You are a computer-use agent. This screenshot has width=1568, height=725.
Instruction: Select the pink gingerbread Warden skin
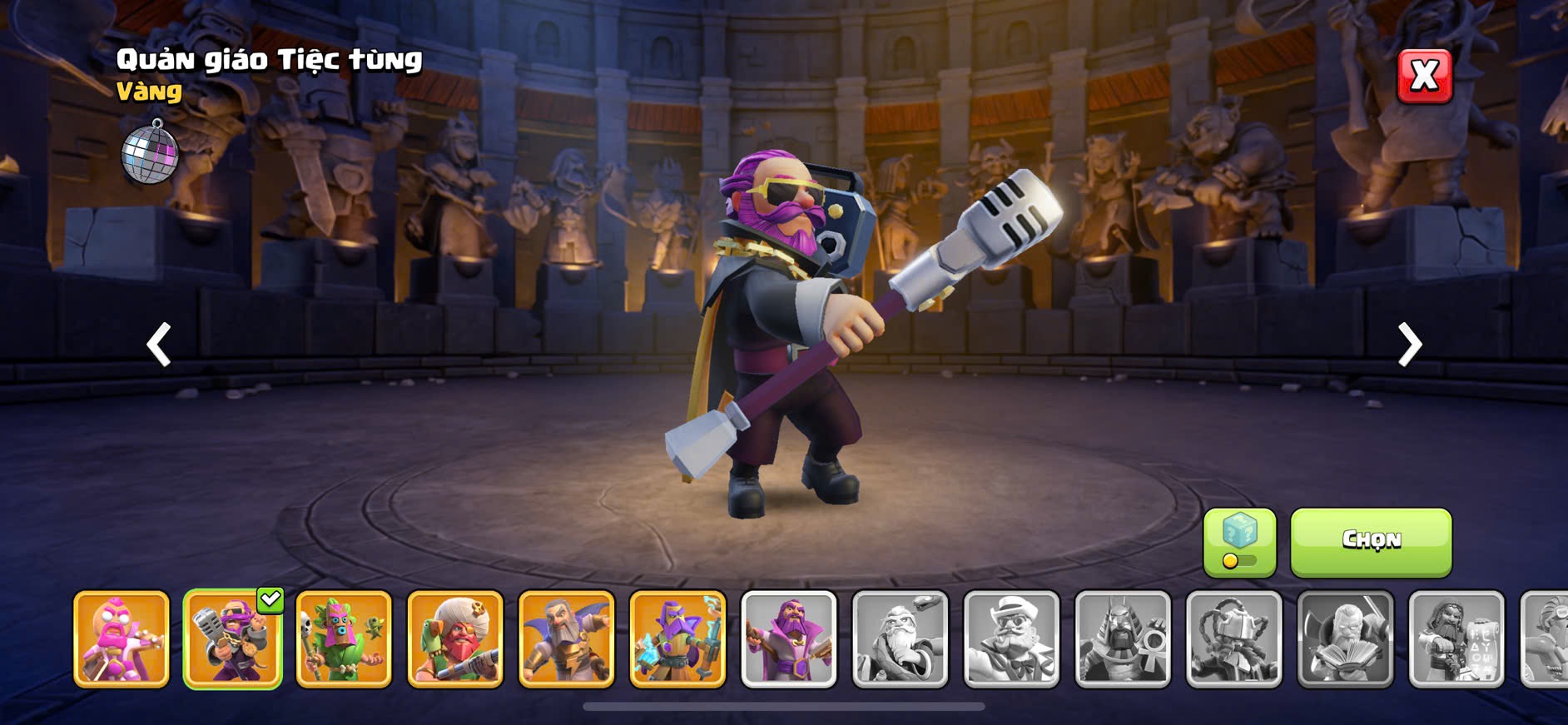122,639
